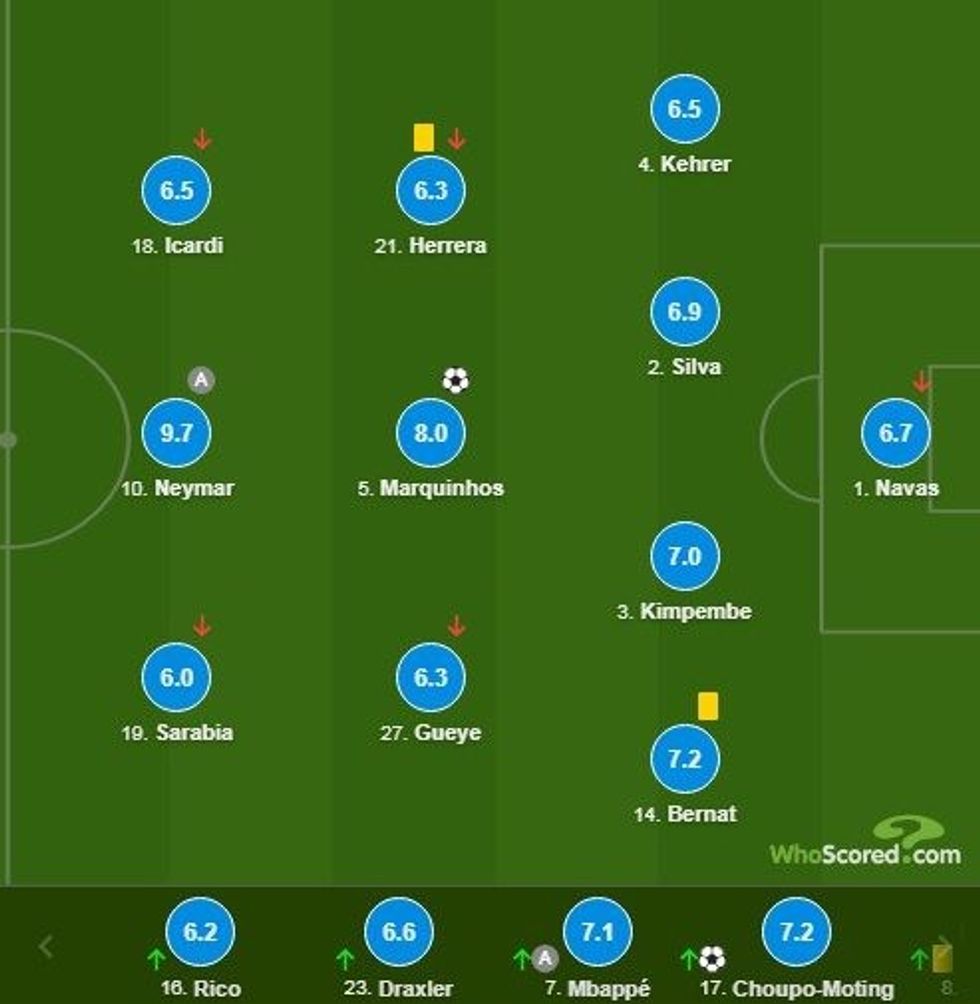Show Sarabia's player rating details
This screenshot has width=980, height=1004.
[176, 677]
